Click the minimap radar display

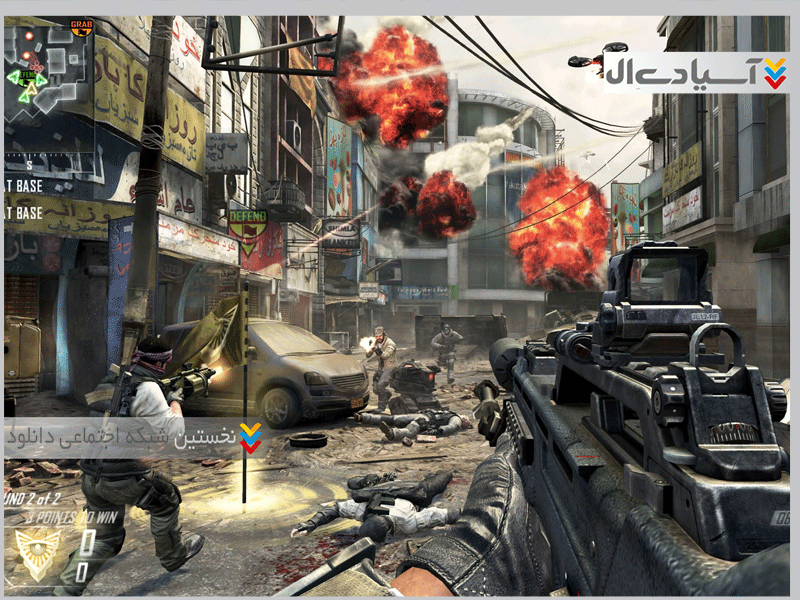(x=49, y=73)
